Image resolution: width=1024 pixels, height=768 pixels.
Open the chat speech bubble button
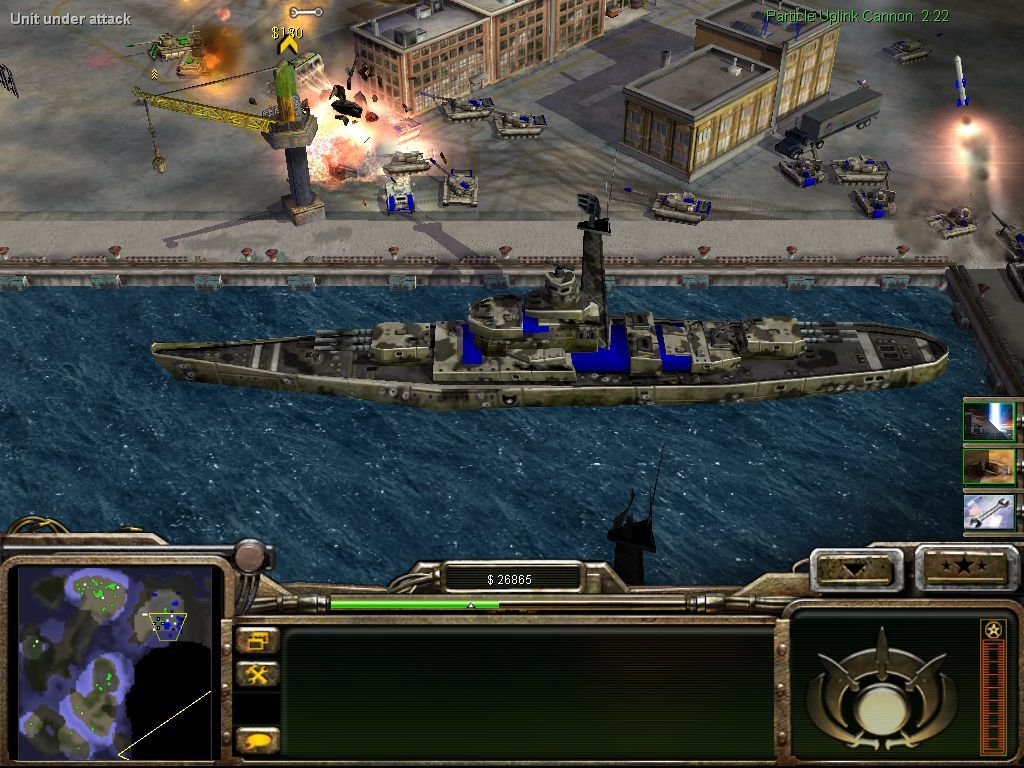258,741
